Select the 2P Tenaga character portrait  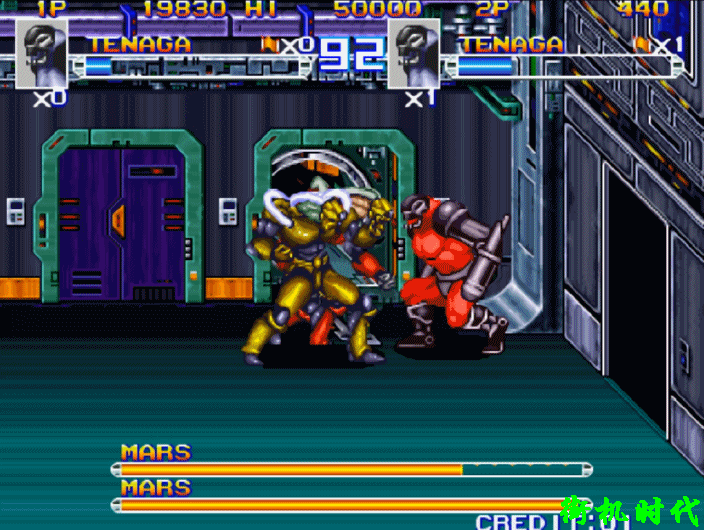[413, 53]
